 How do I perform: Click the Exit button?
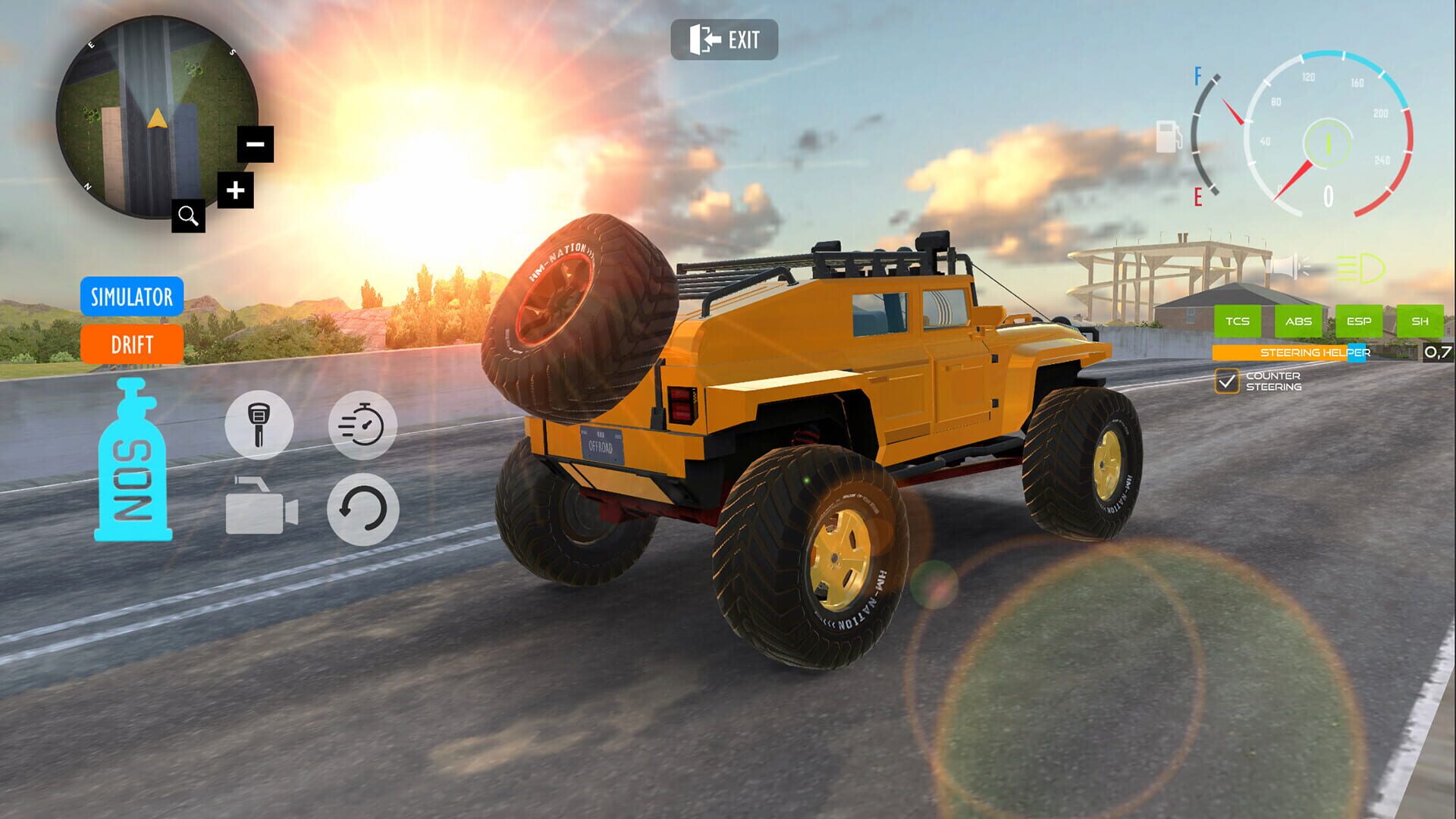click(724, 41)
